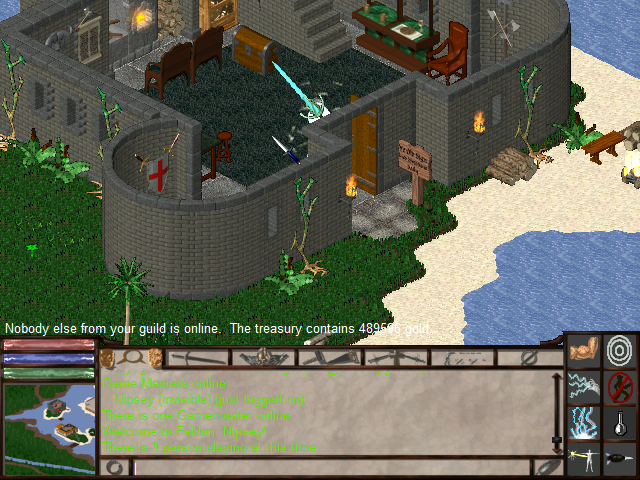The width and height of the screenshot is (640, 480).
Task: Select the dark dagger icon
Action: (x=620, y=458)
